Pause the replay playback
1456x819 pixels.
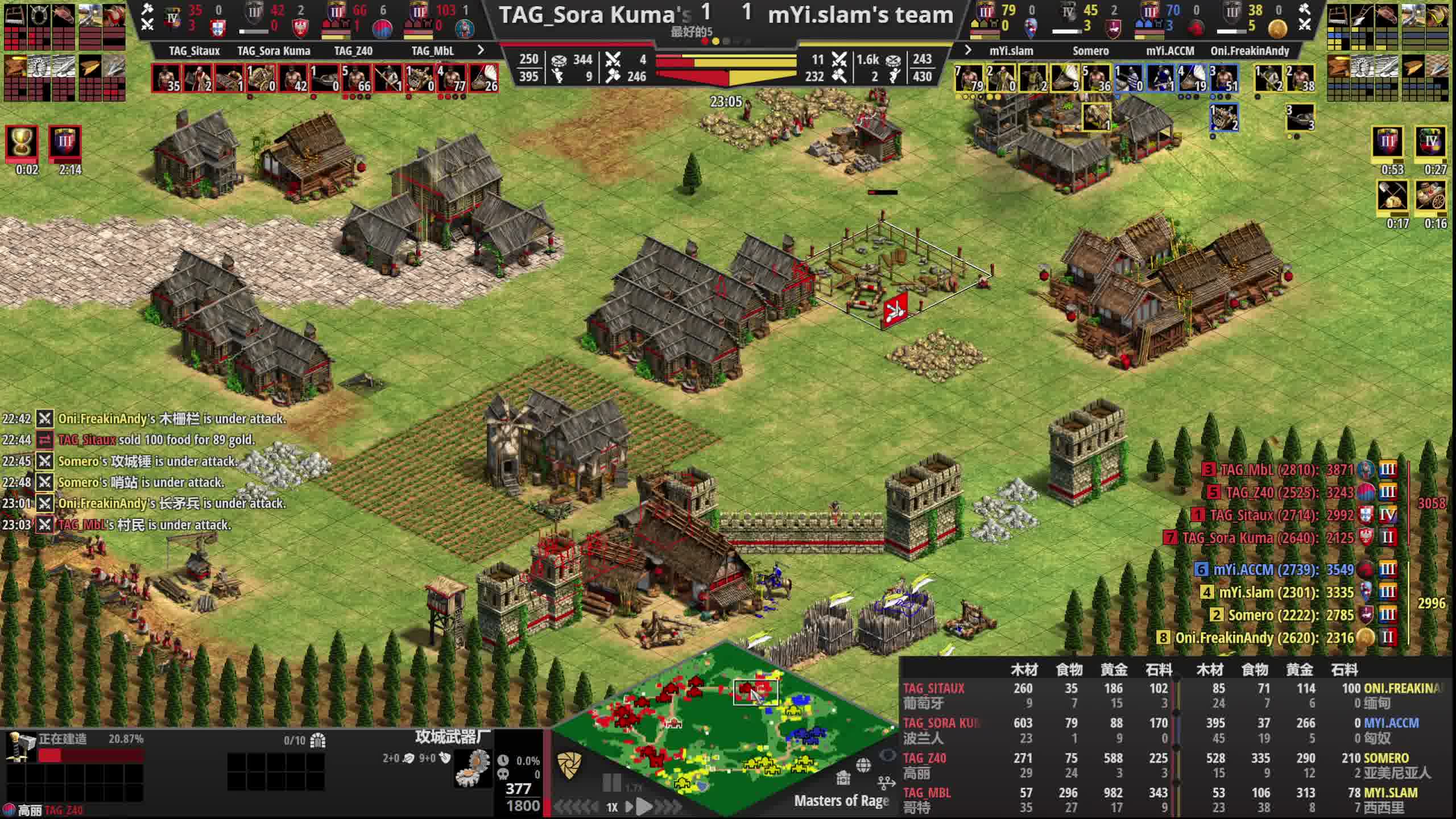pyautogui.click(x=611, y=784)
